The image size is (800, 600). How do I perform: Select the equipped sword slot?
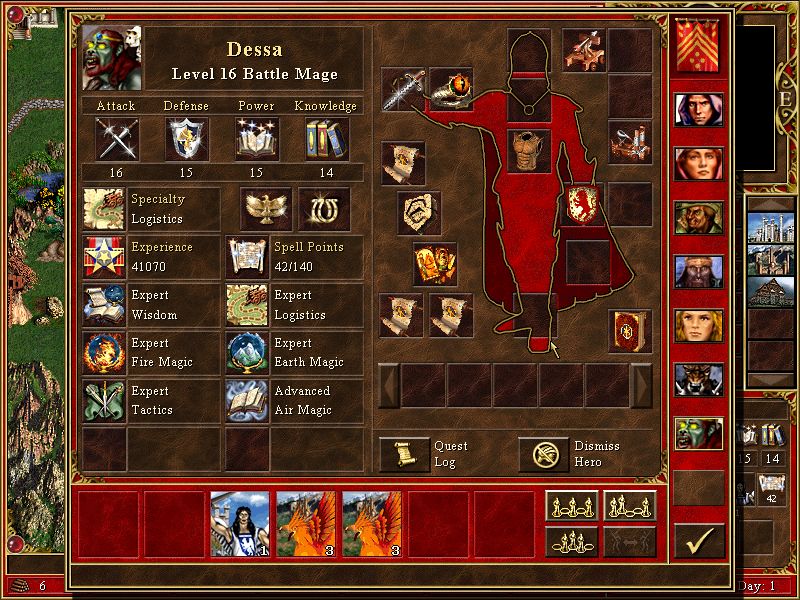coord(403,90)
